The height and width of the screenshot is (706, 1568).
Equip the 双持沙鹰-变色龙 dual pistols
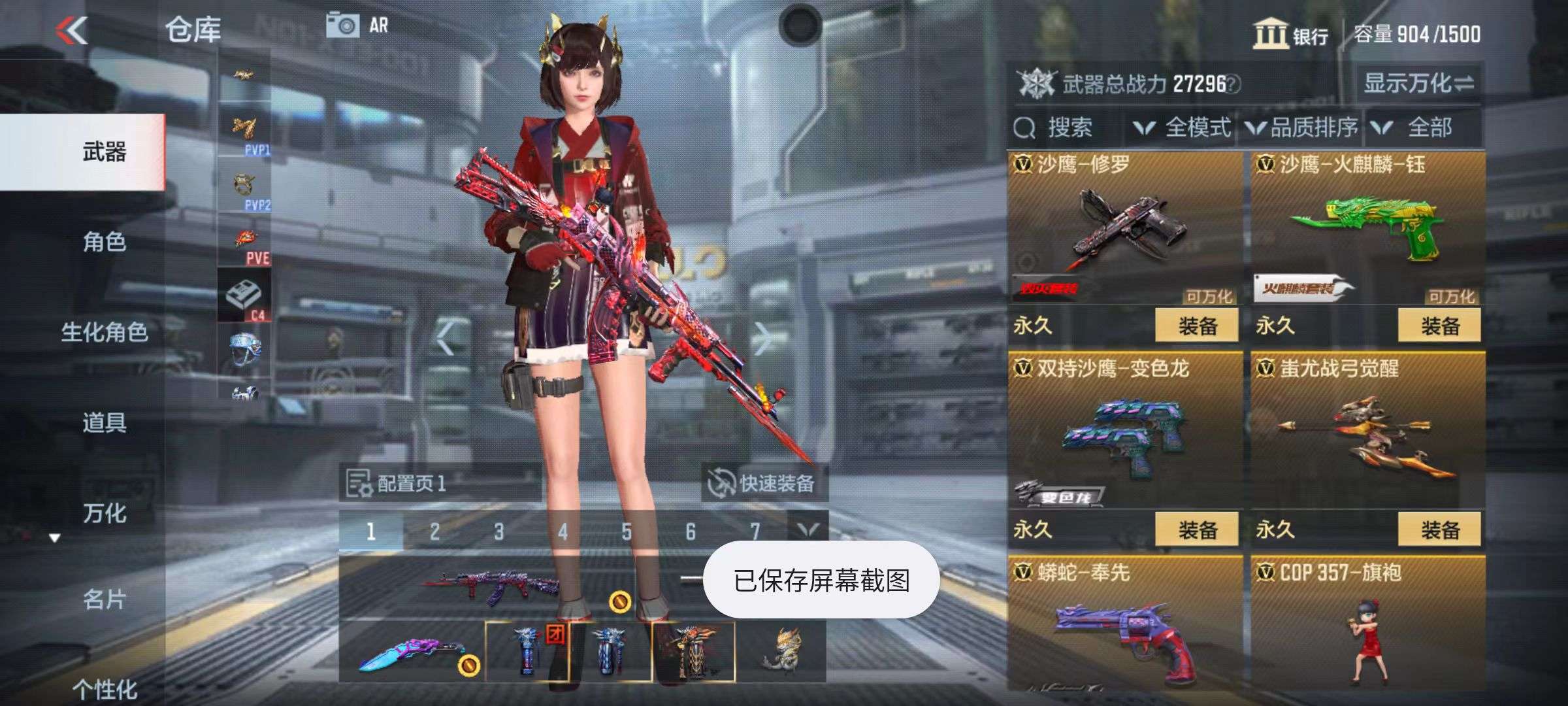[1196, 529]
